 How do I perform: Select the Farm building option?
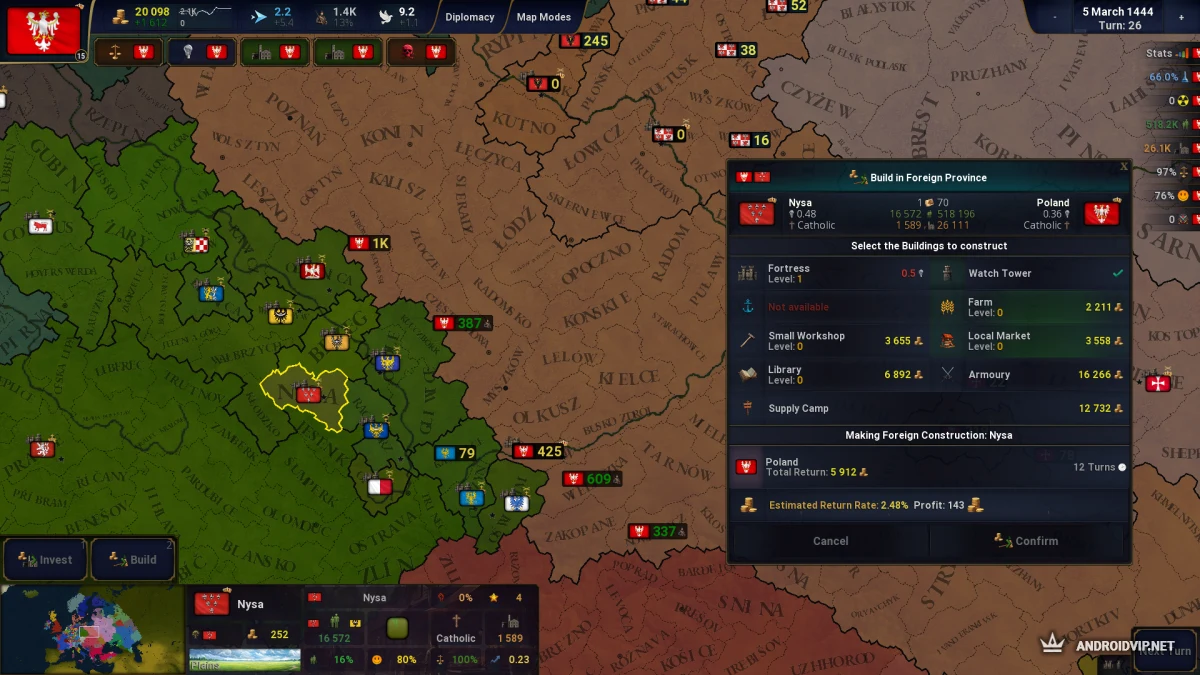tap(1029, 307)
